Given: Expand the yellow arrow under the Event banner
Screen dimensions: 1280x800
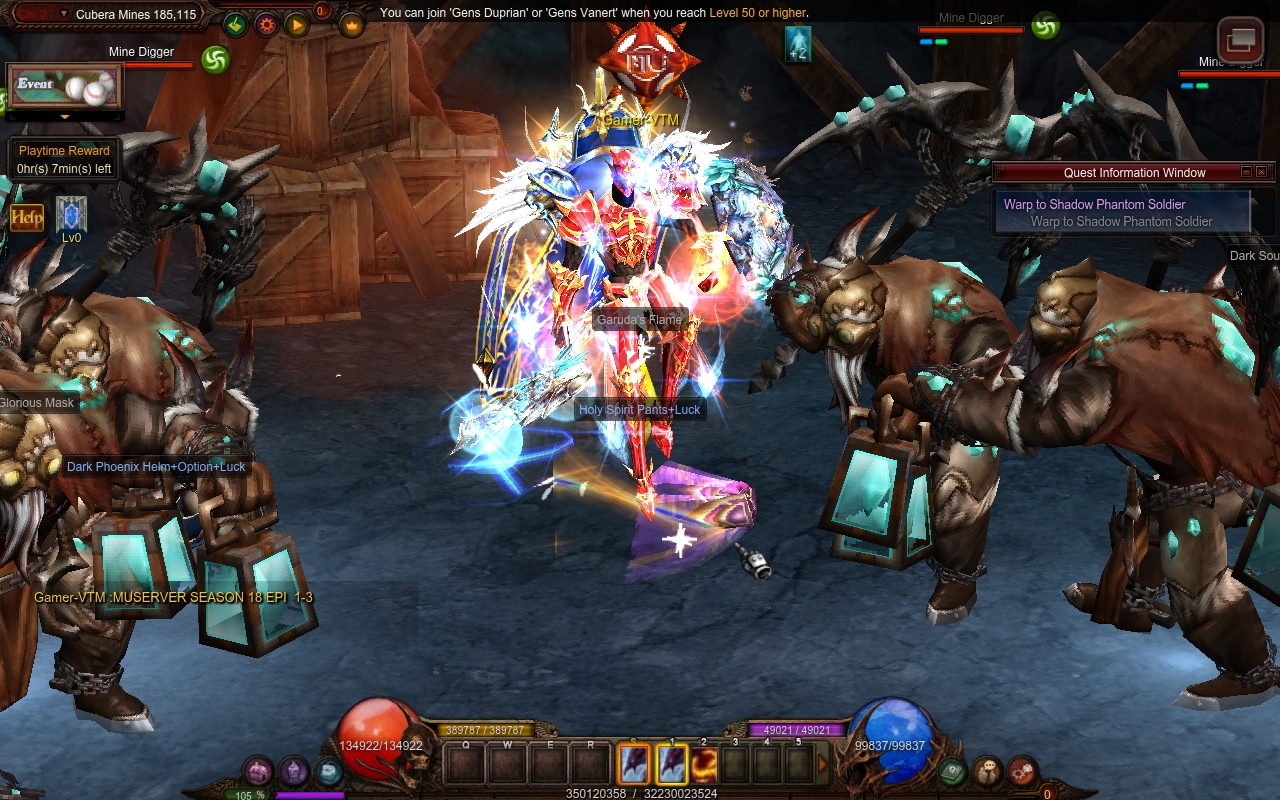Looking at the screenshot, I should [65, 117].
